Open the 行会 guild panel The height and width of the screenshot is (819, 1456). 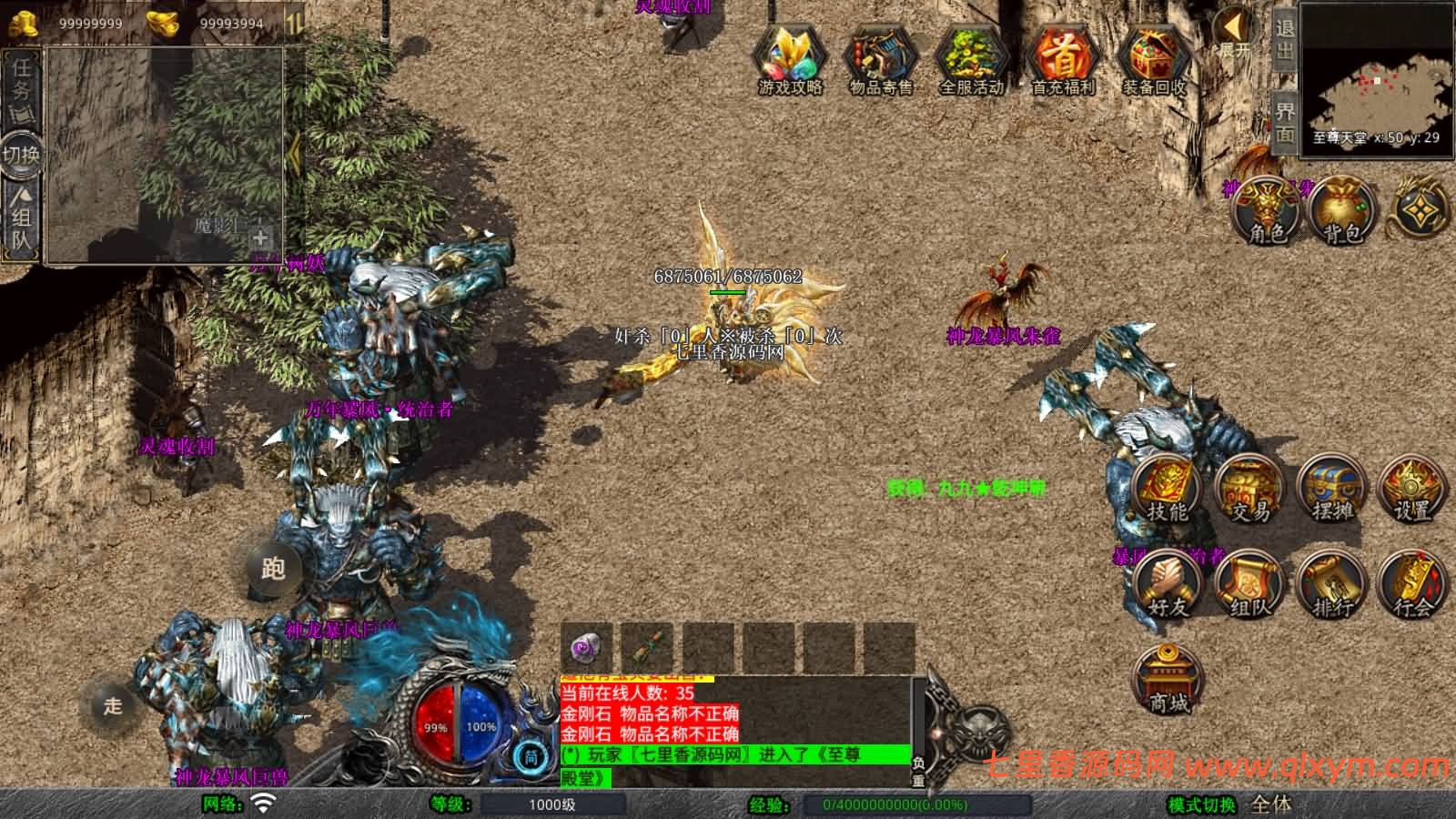point(1412,585)
